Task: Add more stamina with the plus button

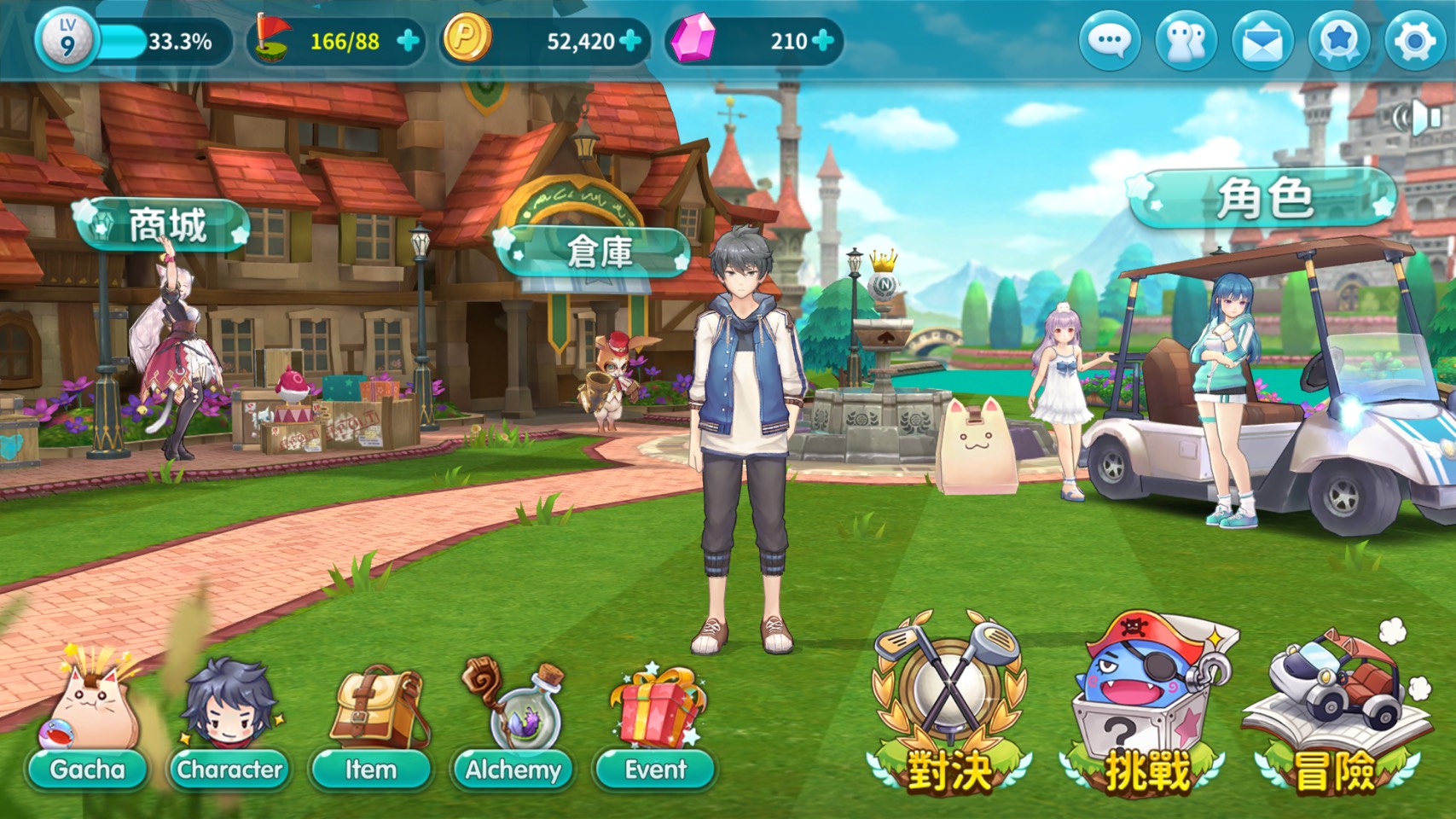Action: tap(409, 41)
